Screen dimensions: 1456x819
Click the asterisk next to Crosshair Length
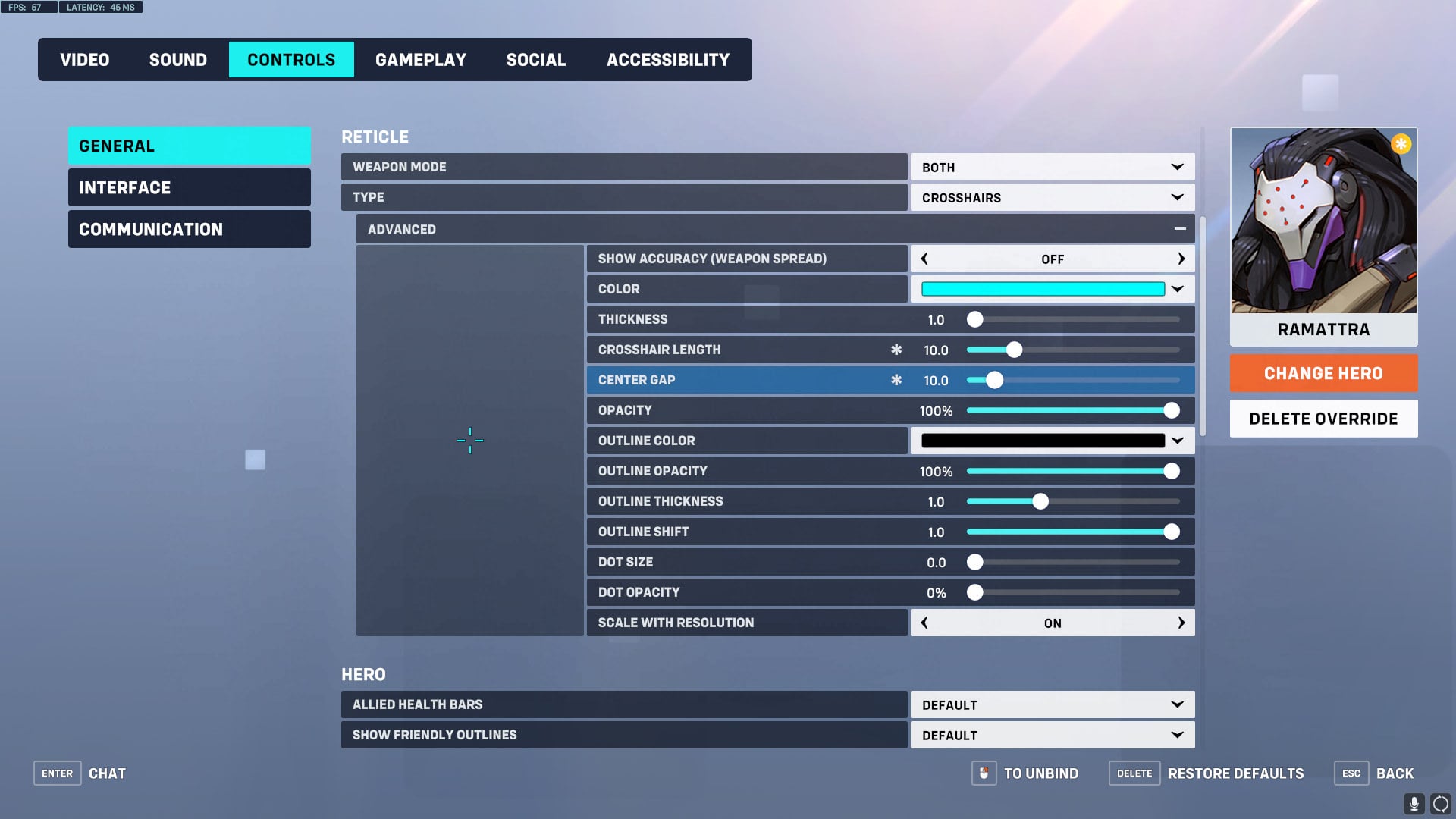tap(896, 350)
